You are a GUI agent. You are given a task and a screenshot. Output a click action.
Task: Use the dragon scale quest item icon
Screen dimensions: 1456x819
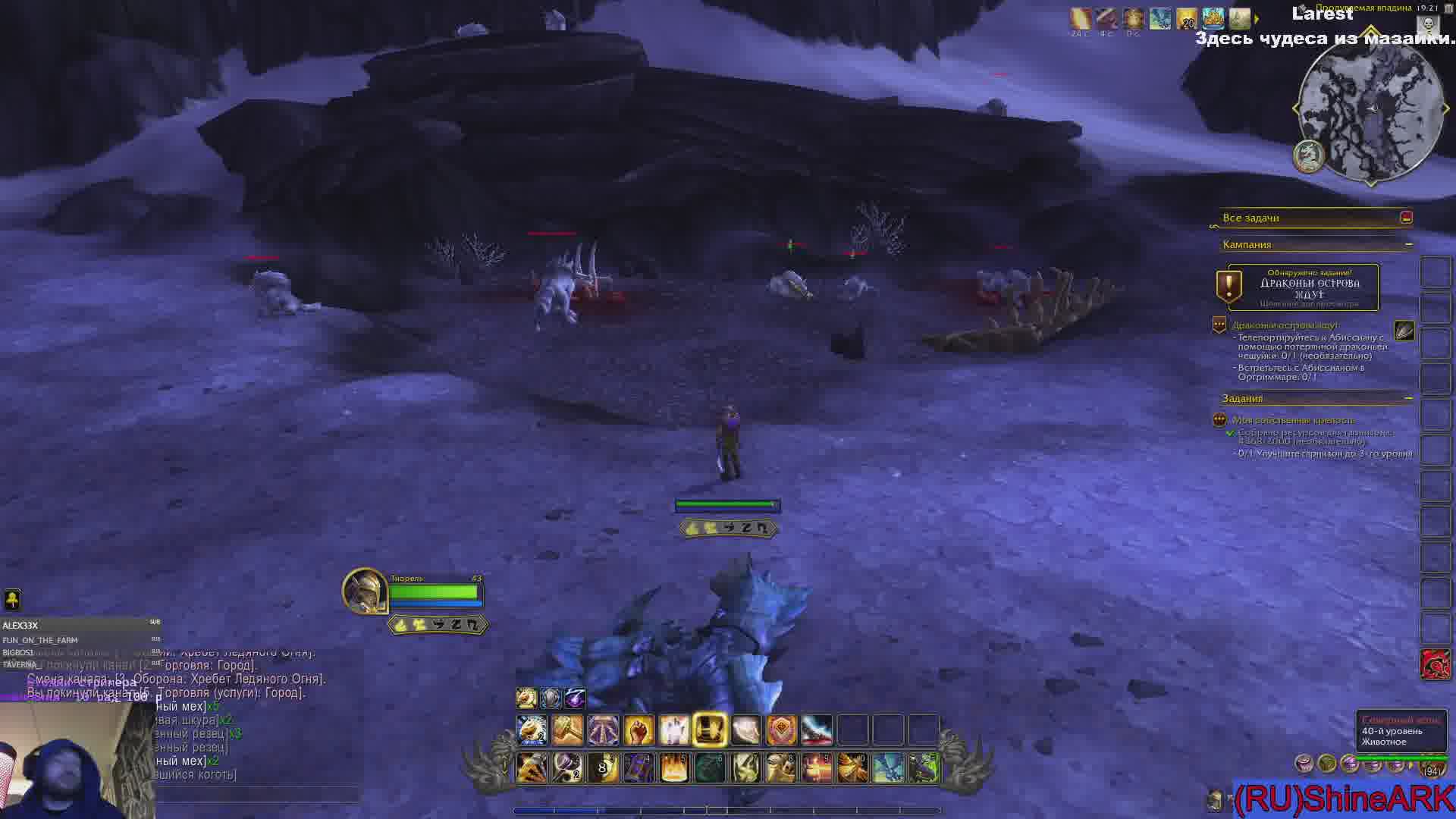[1404, 331]
